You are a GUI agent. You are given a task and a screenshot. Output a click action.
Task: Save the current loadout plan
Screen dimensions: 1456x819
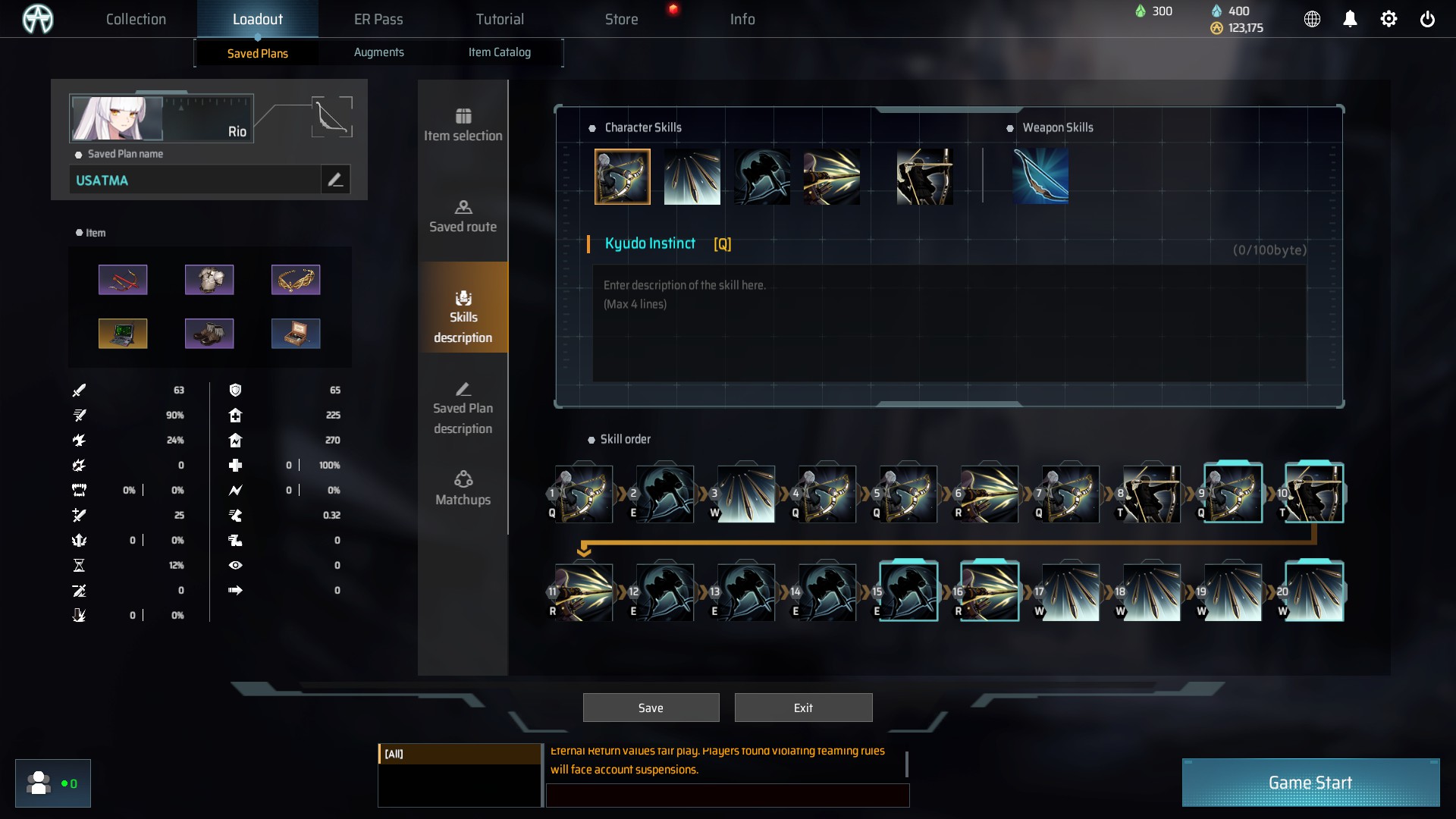[651, 708]
